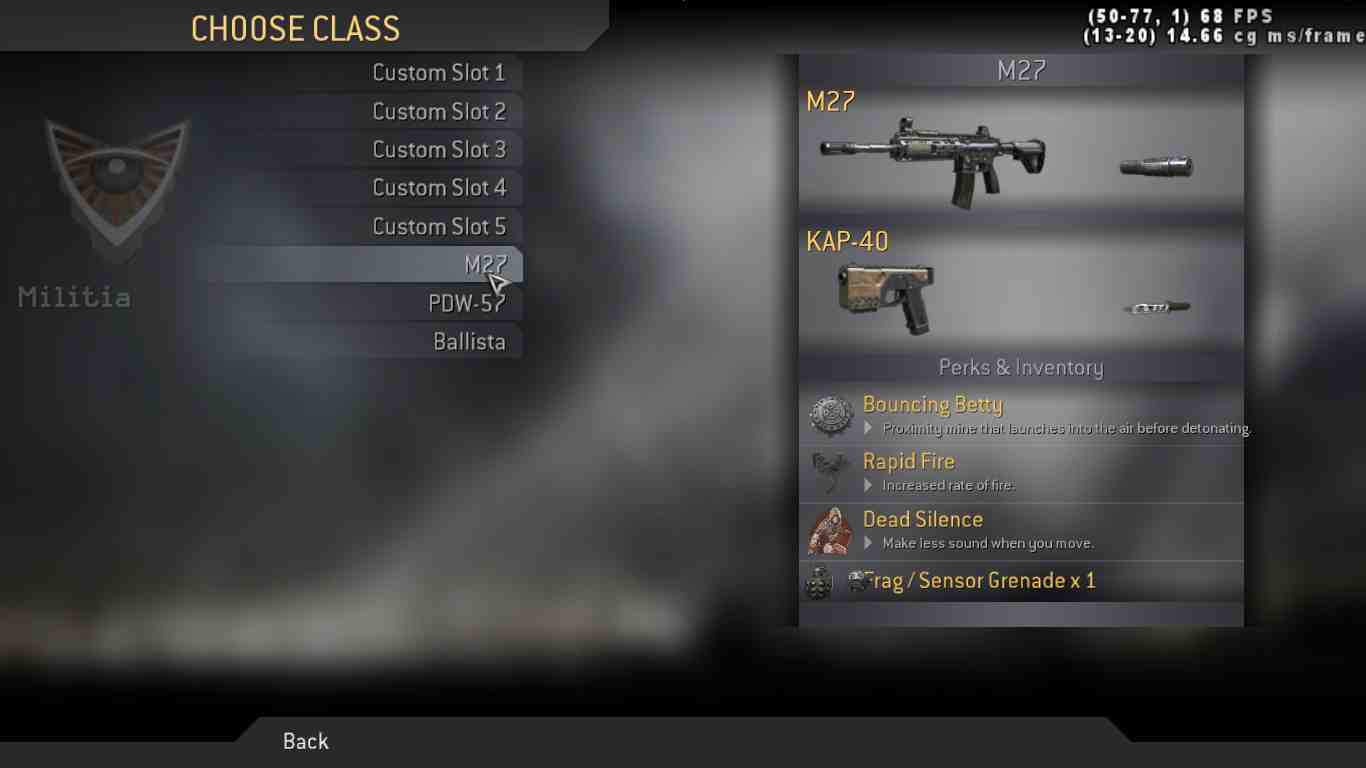Choose Custom Slot 2 class
The width and height of the screenshot is (1366, 768).
(438, 111)
